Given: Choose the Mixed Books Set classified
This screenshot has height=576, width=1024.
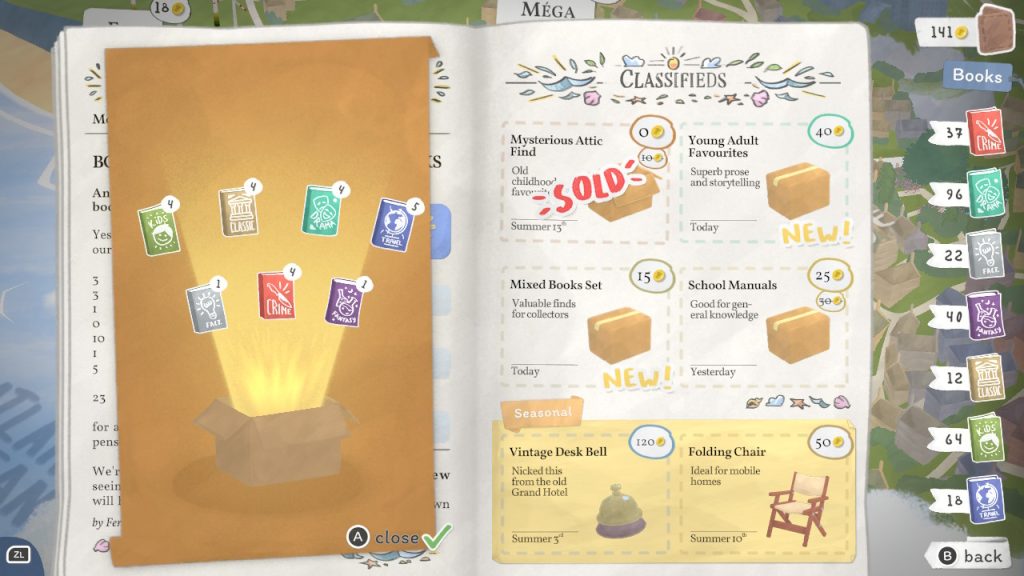Looking at the screenshot, I should tap(586, 325).
